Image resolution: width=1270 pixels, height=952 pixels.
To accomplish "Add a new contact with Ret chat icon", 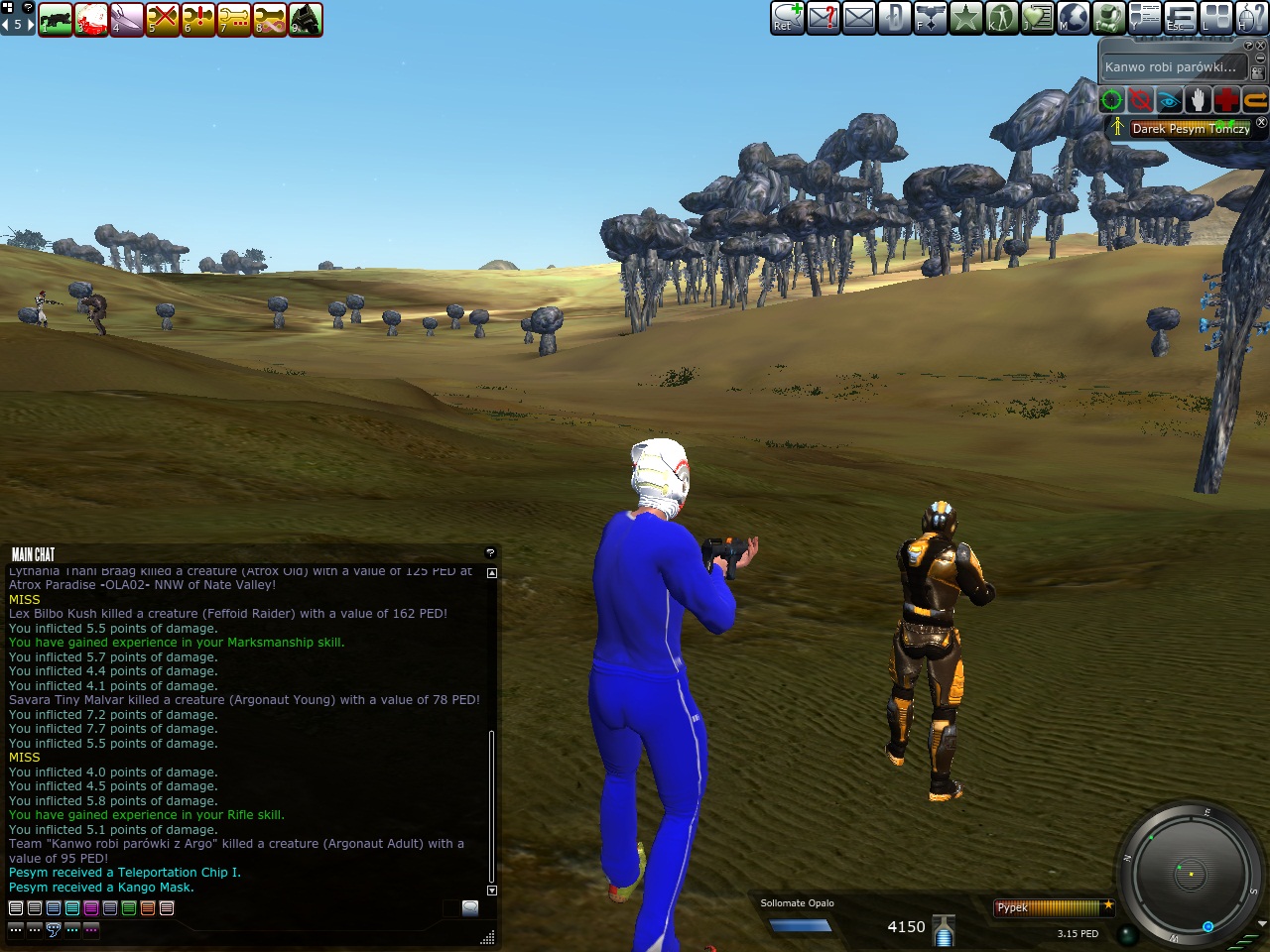I will pyautogui.click(x=788, y=17).
